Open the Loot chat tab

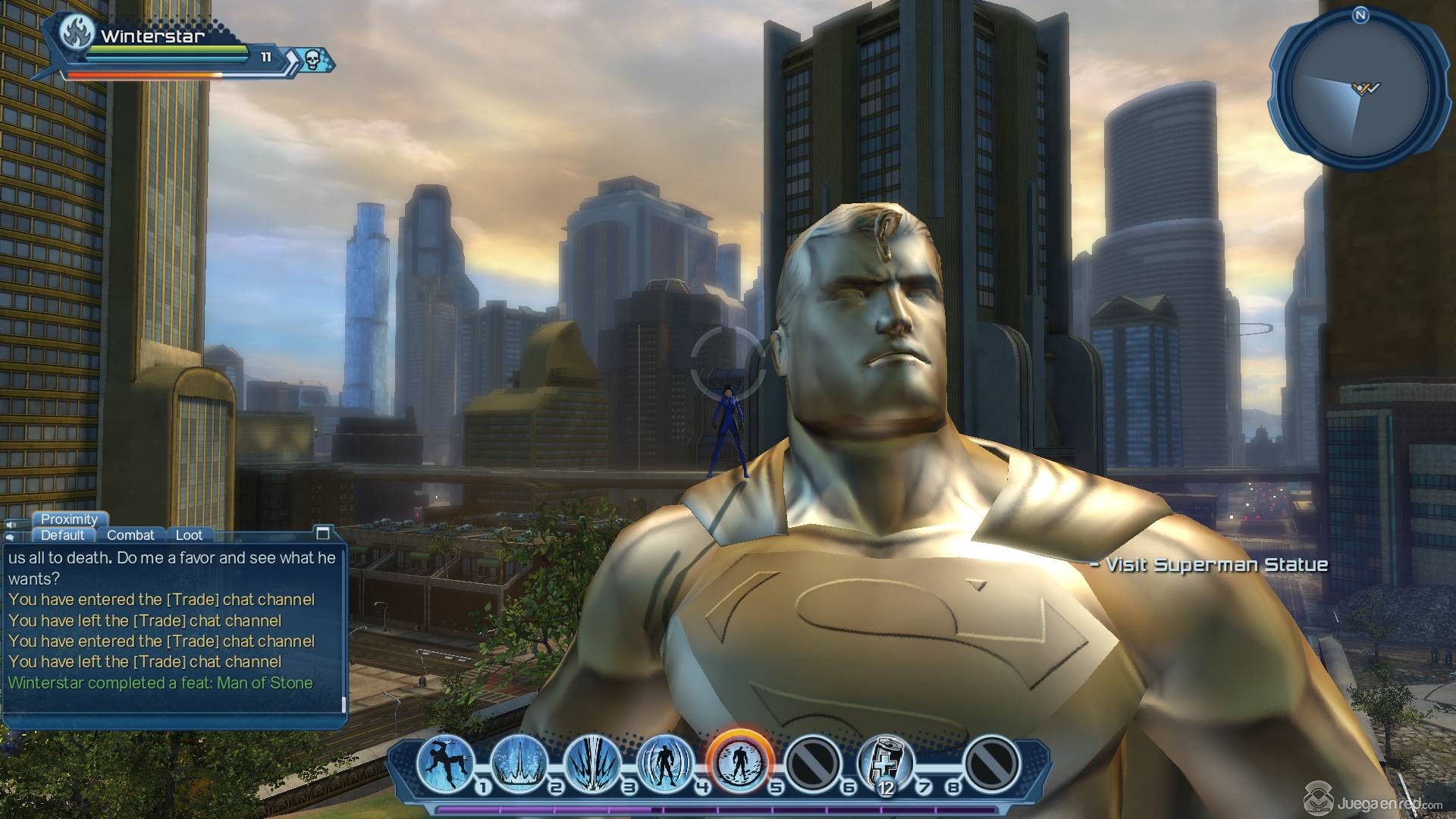189,535
